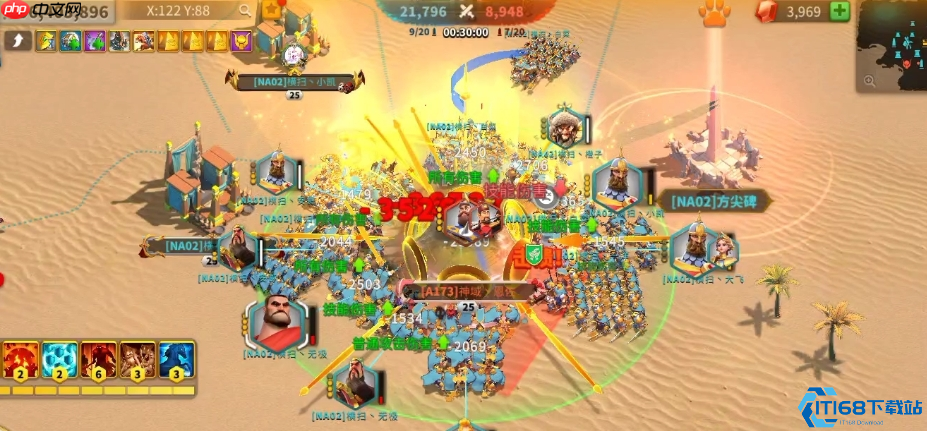927x431 pixels.
Task: Open the coordinate search magnifier
Action: coord(243,10)
